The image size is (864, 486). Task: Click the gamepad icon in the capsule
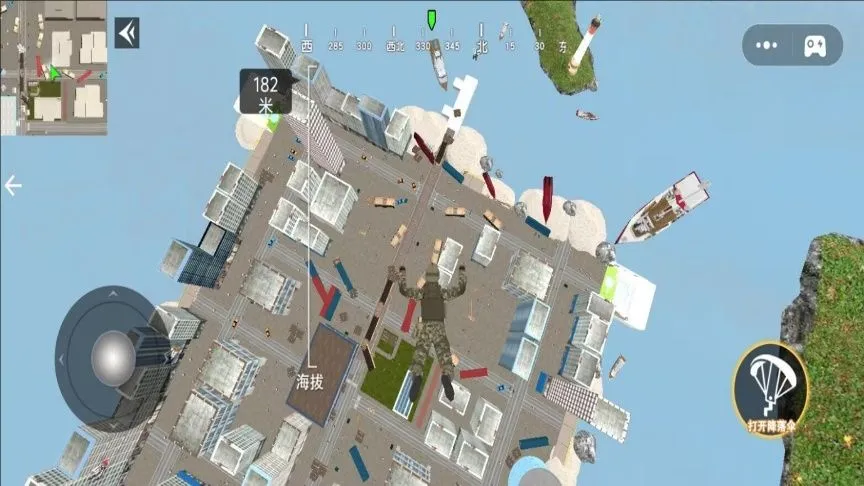(x=814, y=45)
